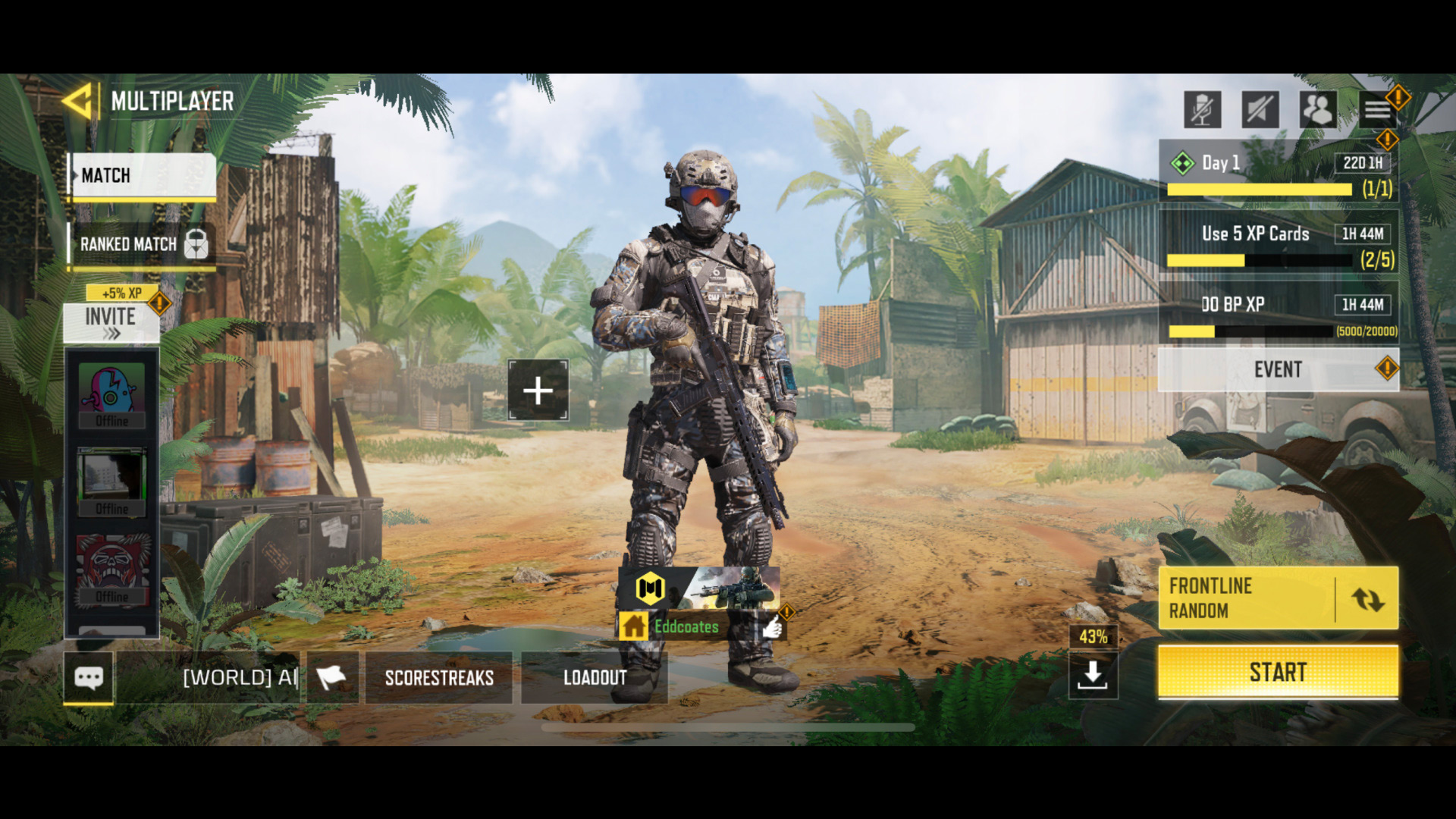1456x819 pixels.
Task: Open the Event panel
Action: tap(1278, 369)
